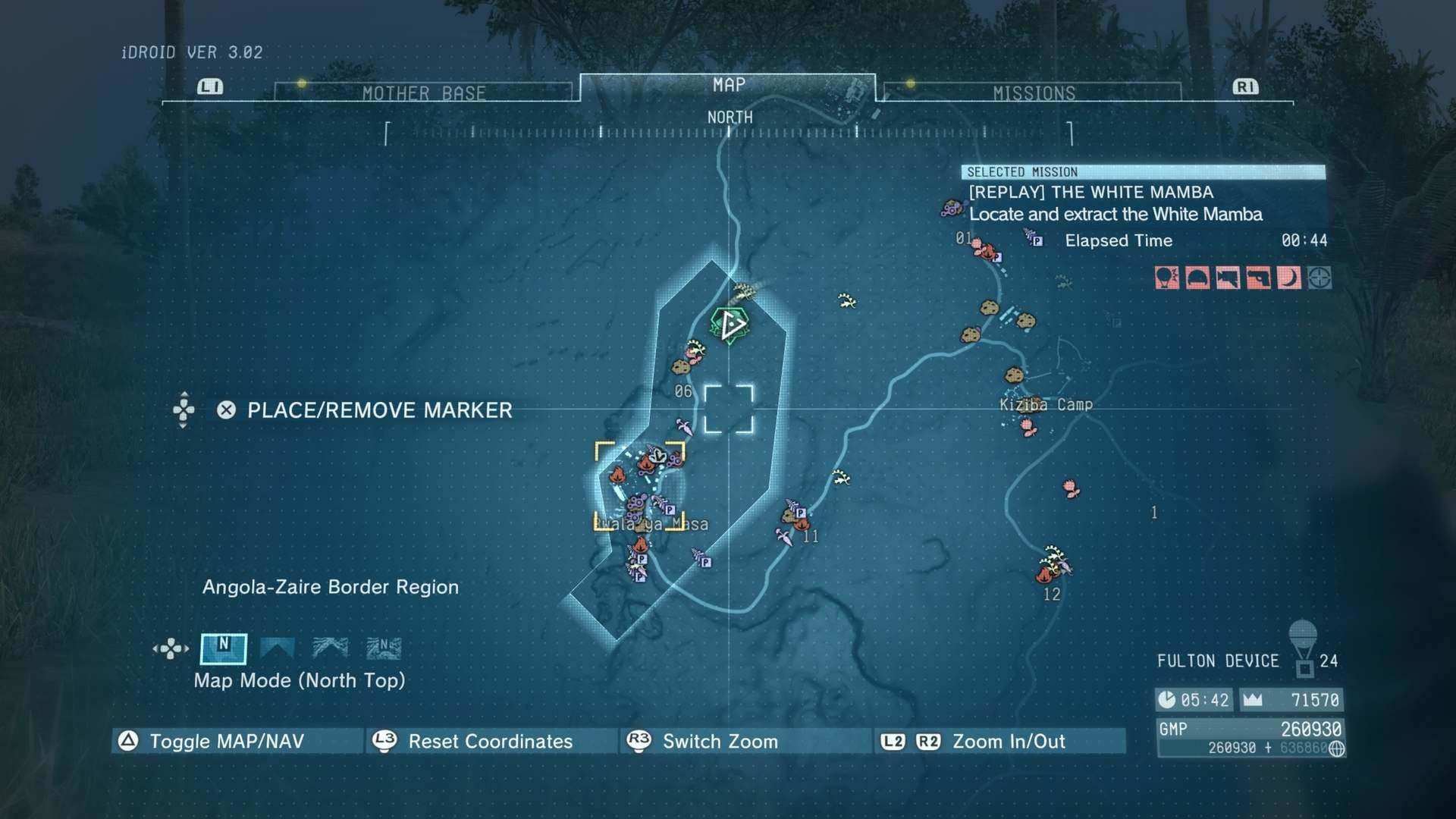Select the Kiziba Camp map label
Viewport: 1456px width, 819px height.
[x=1046, y=405]
